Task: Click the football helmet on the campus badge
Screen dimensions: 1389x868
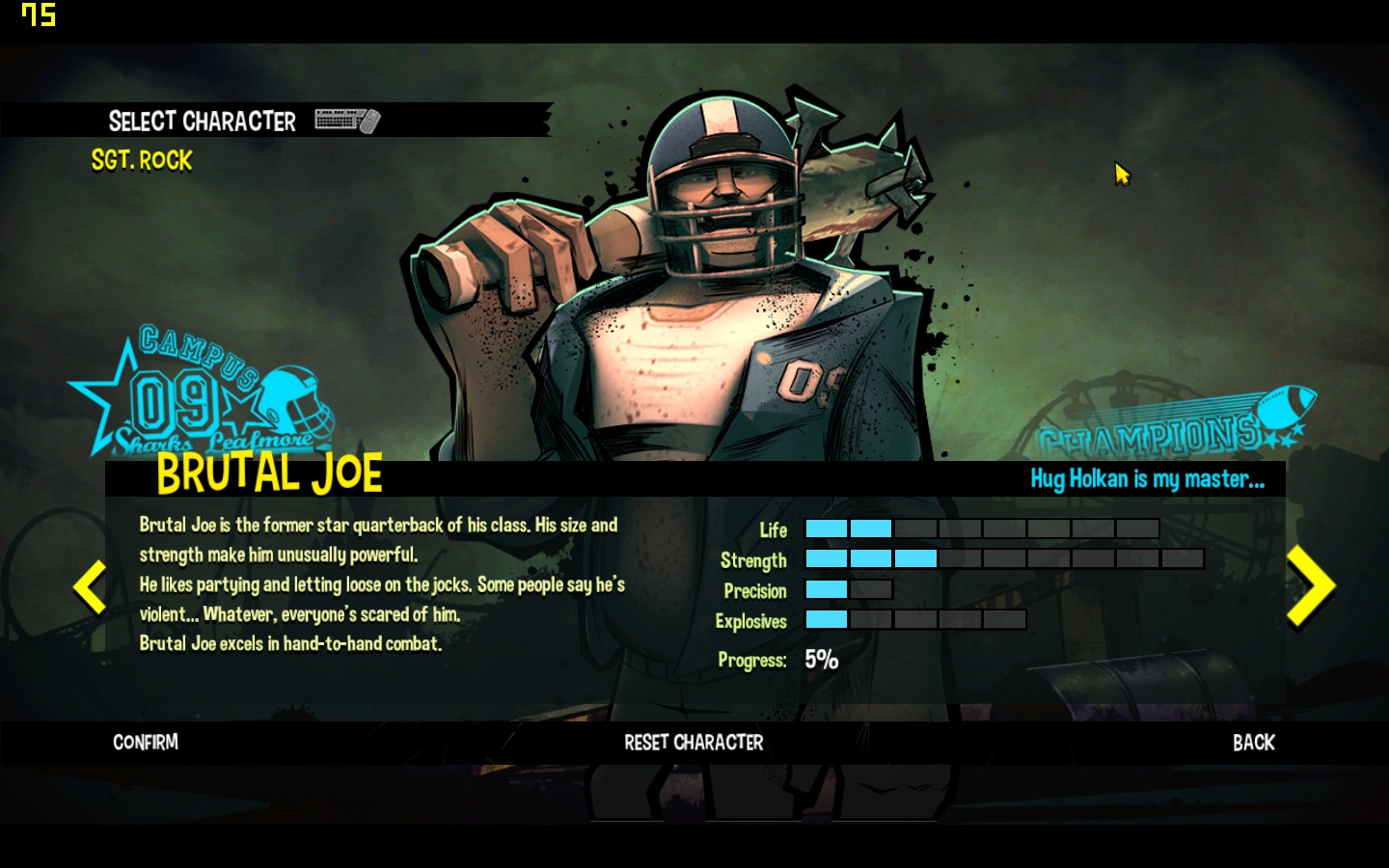Action: (294, 400)
